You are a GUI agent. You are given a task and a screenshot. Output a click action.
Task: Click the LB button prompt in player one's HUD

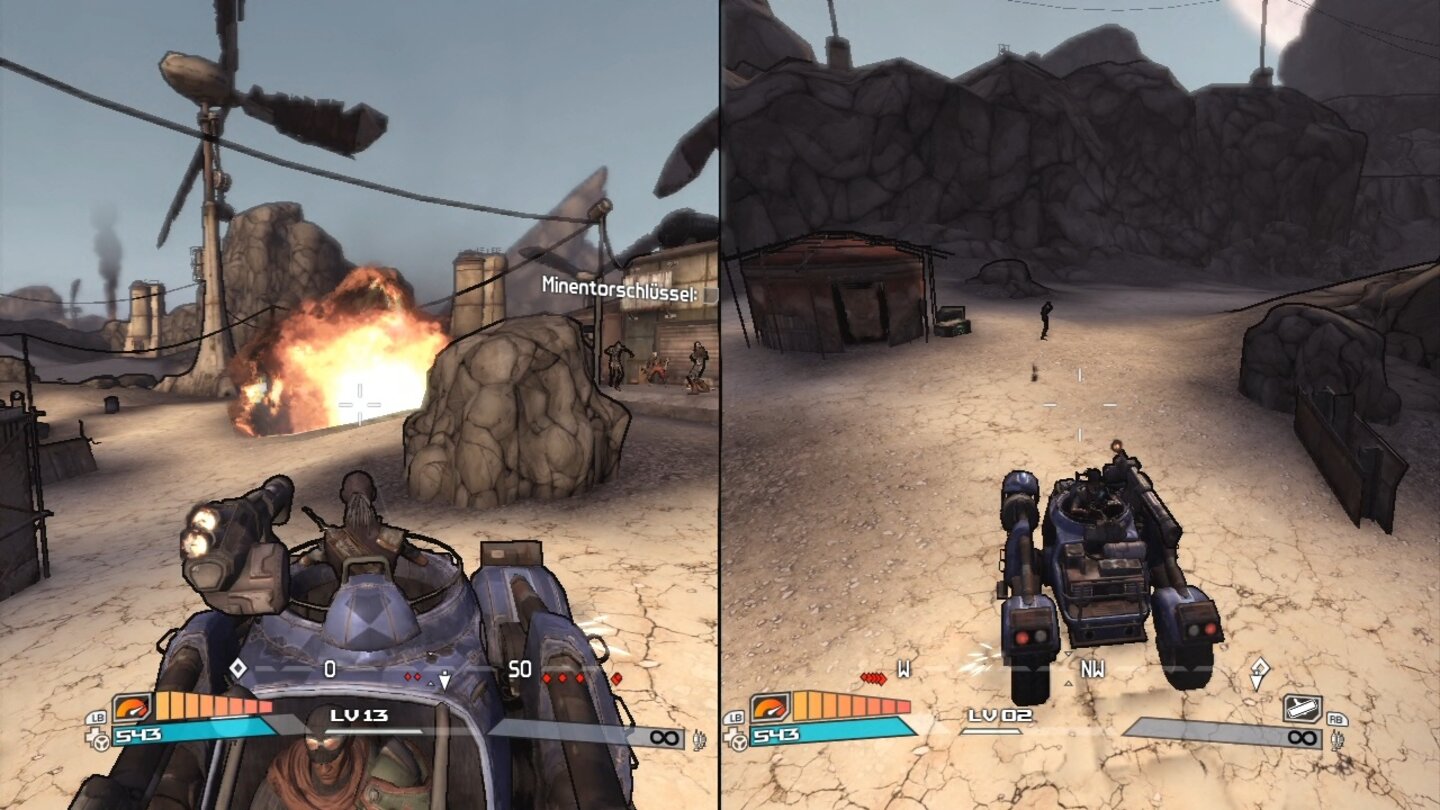pos(97,716)
